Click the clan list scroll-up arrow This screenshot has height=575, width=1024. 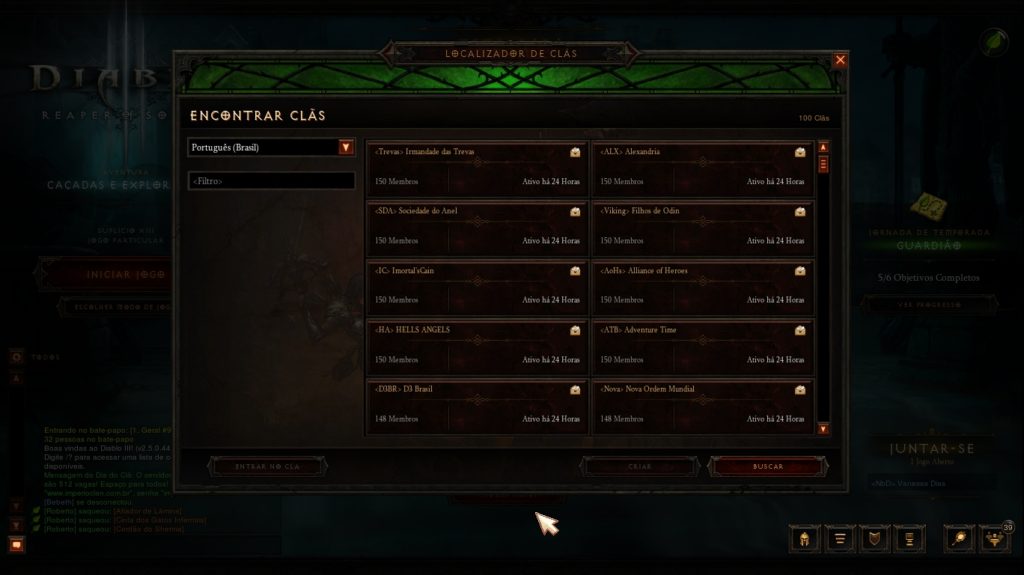[x=823, y=147]
